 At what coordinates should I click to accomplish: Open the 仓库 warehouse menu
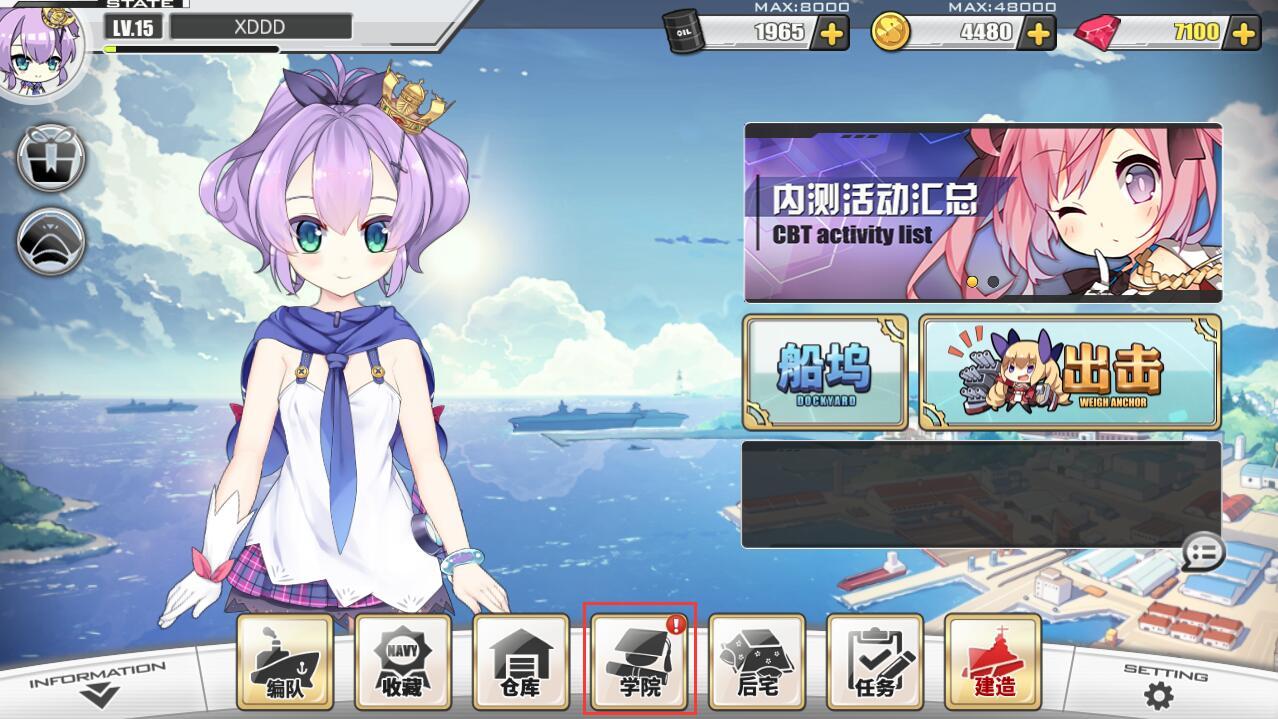click(521, 662)
